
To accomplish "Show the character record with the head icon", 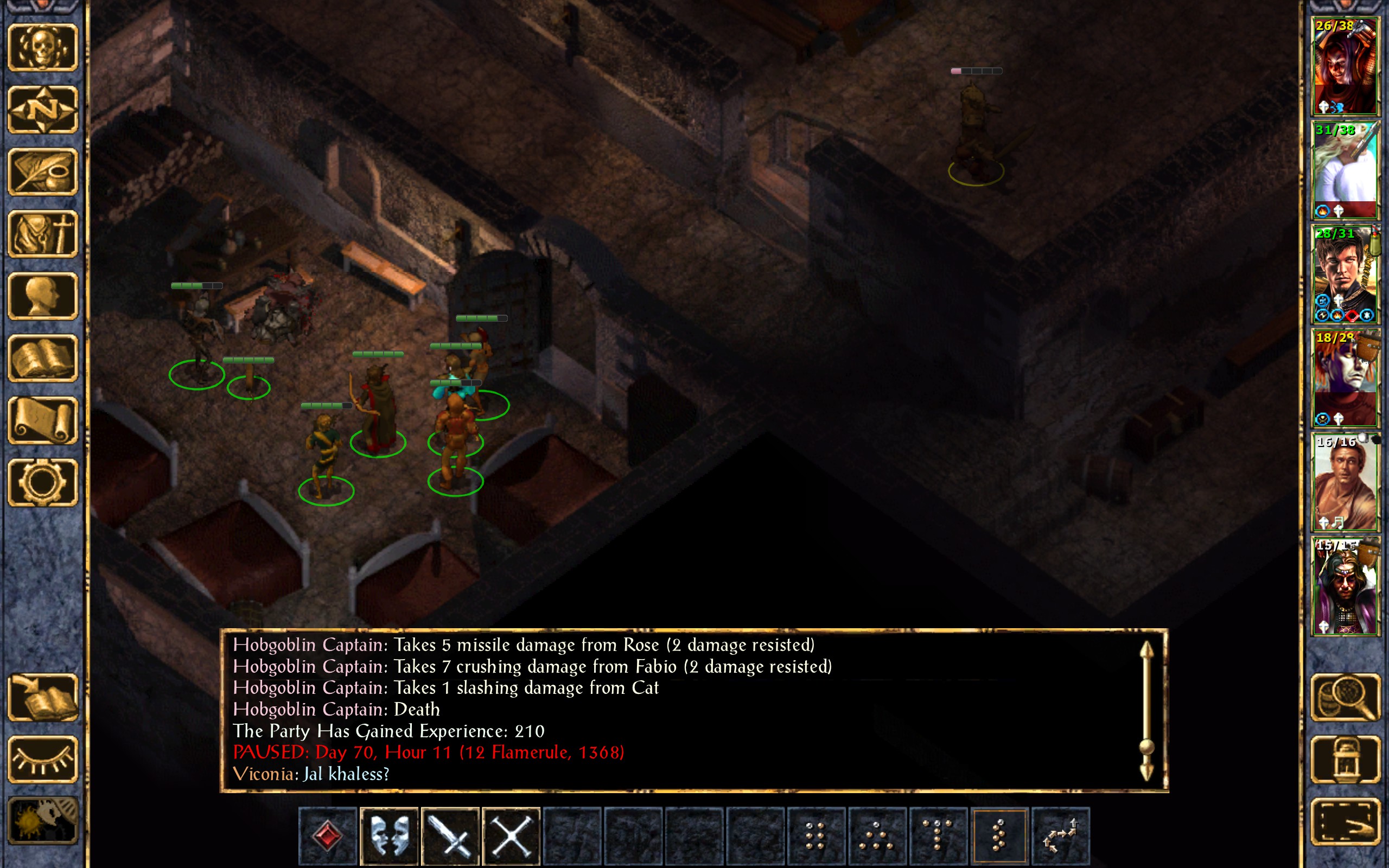I will [42, 296].
